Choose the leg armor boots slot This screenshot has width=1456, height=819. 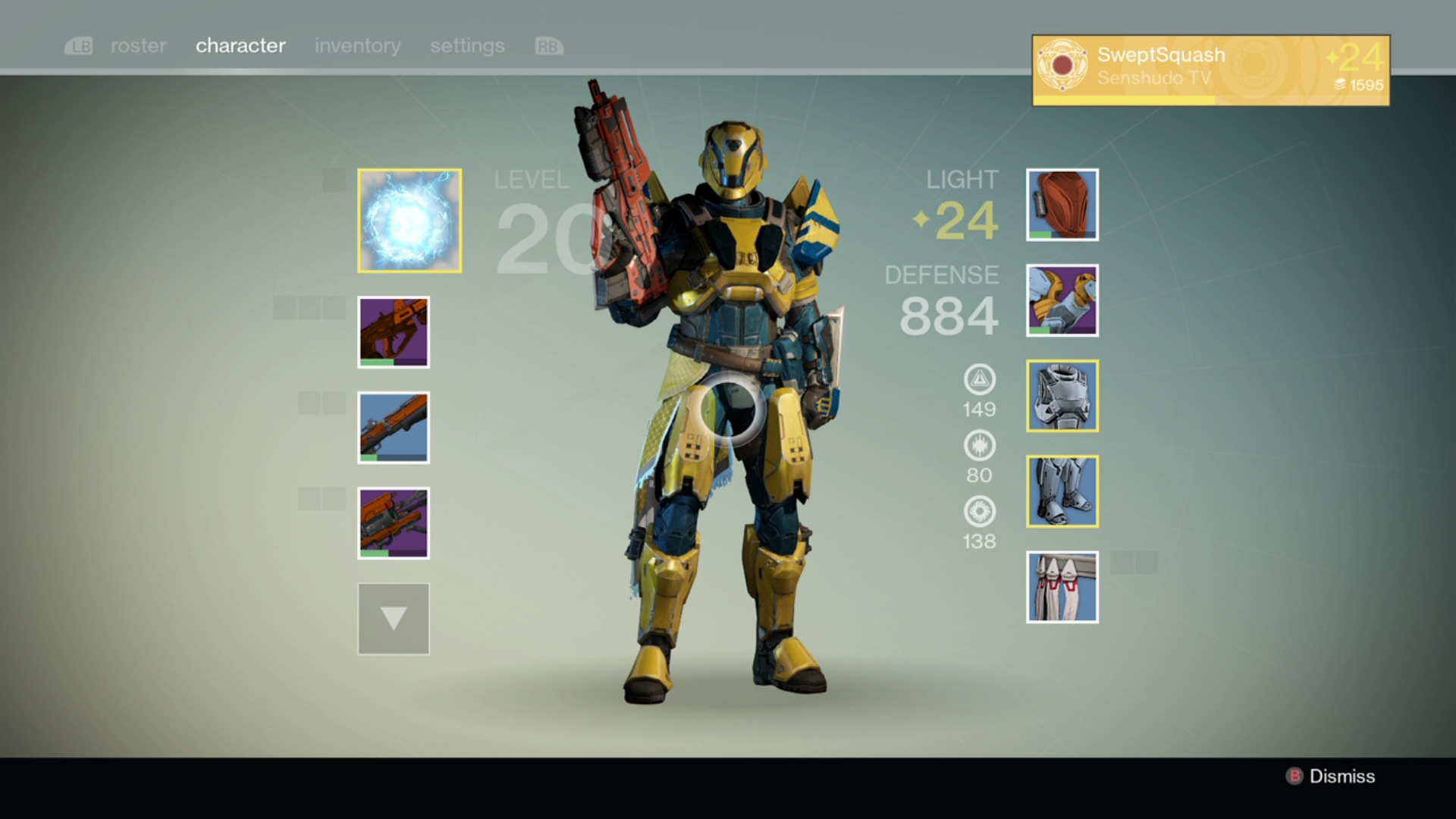(1062, 491)
